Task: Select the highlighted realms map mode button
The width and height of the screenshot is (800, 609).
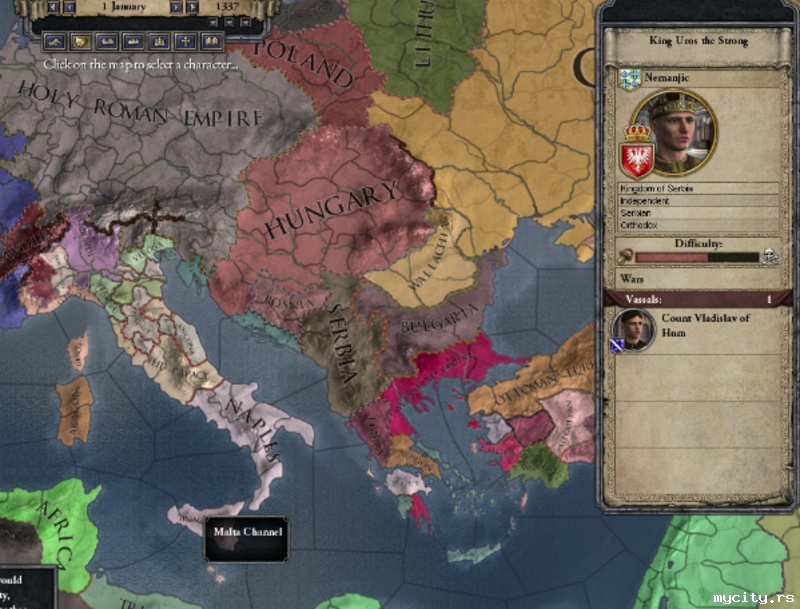Action: (x=80, y=41)
